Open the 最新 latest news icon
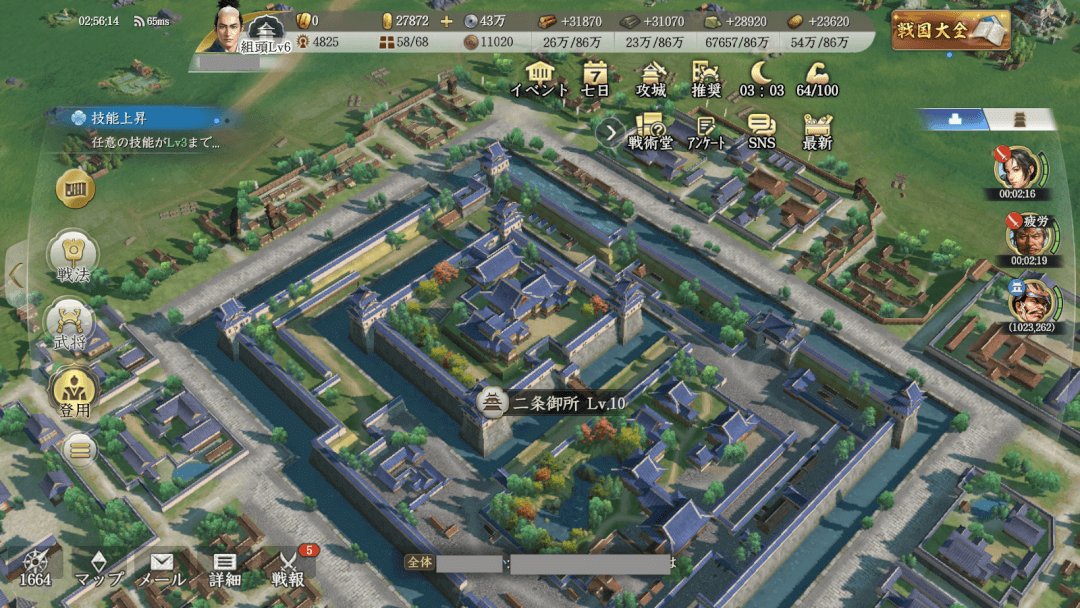The height and width of the screenshot is (608, 1080). (x=817, y=131)
